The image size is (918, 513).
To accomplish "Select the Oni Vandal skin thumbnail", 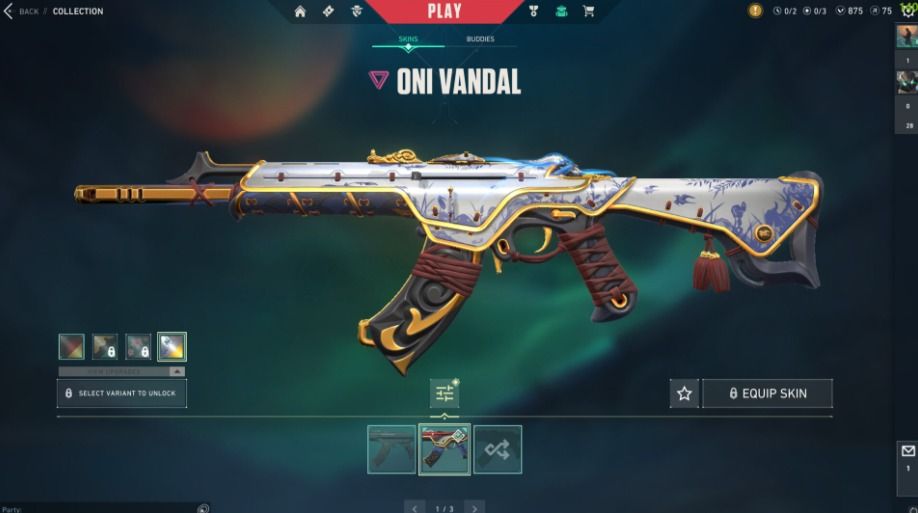I will (x=444, y=449).
